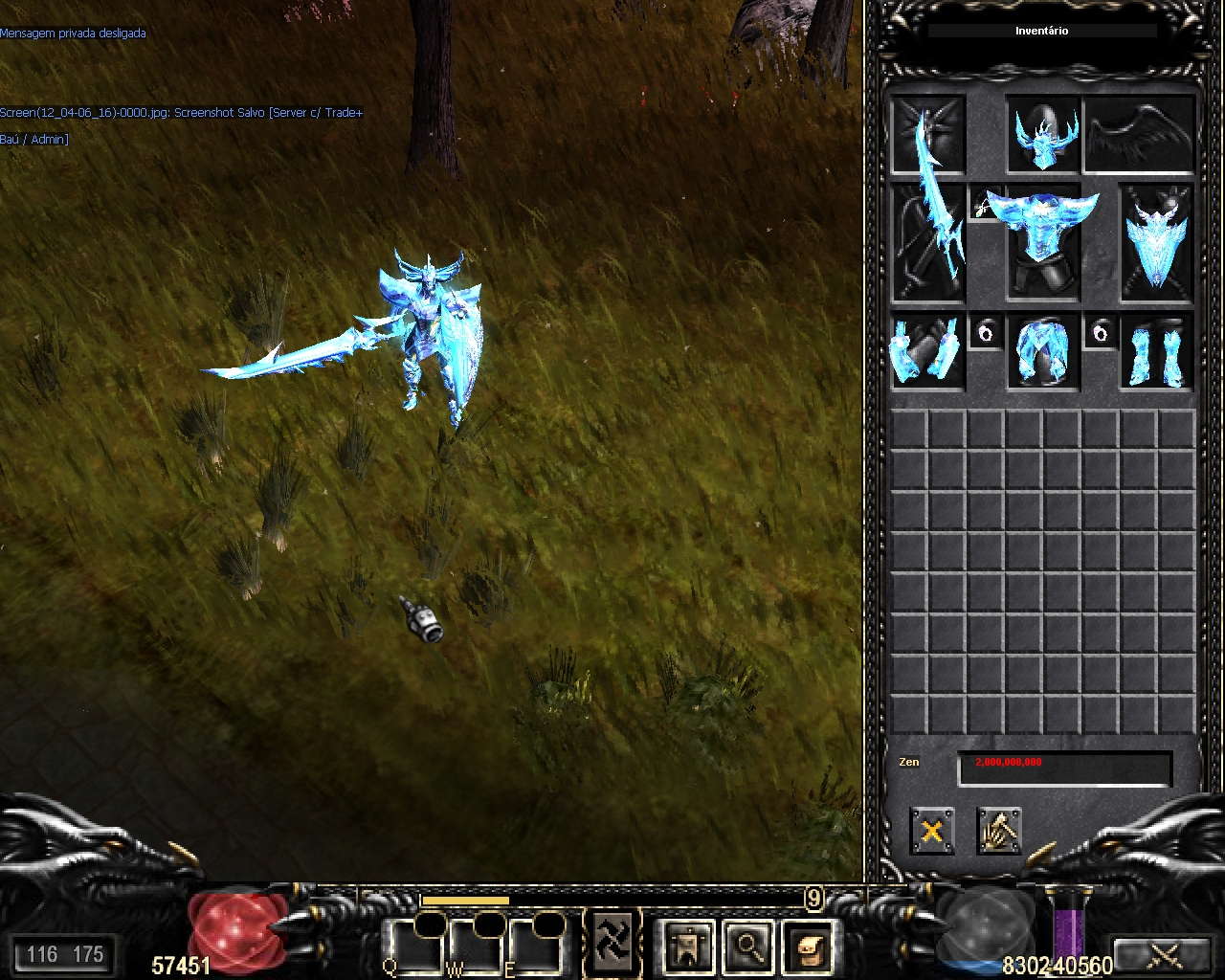1225x980 pixels.
Task: Click the crossed swords button
Action: (x=1164, y=954)
